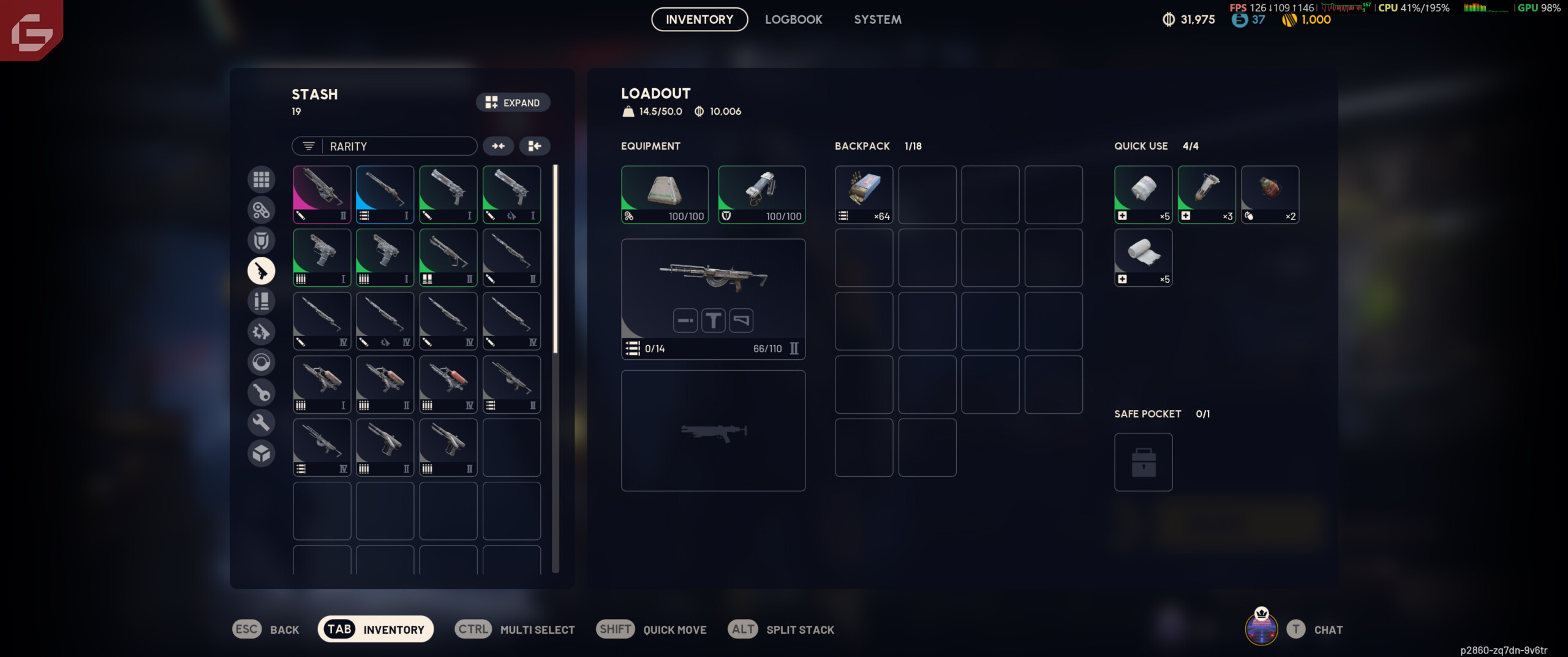Filter stash by cube materials category
This screenshot has width=1568, height=657.
tap(261, 453)
